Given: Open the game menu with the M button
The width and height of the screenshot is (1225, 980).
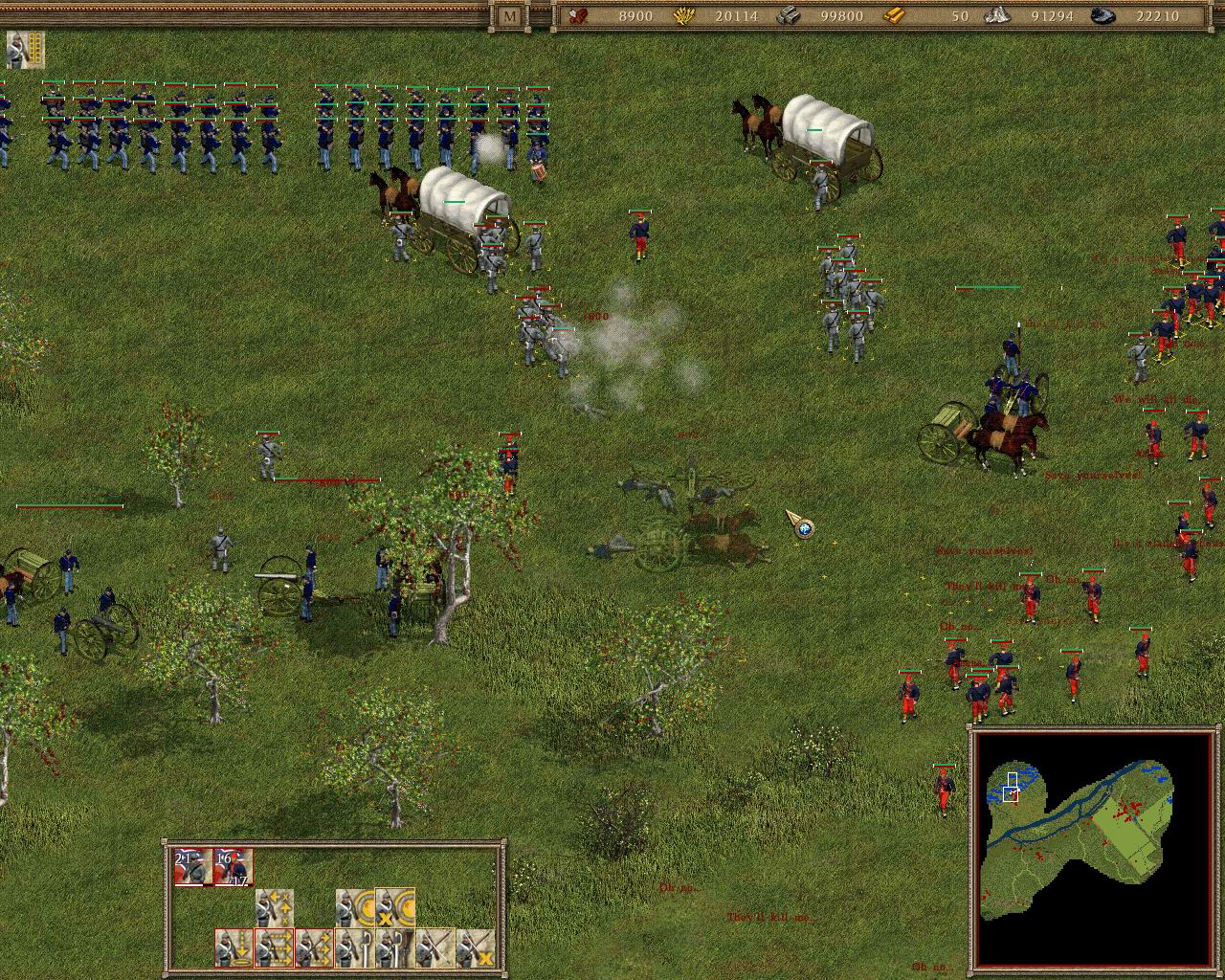Looking at the screenshot, I should point(510,16).
